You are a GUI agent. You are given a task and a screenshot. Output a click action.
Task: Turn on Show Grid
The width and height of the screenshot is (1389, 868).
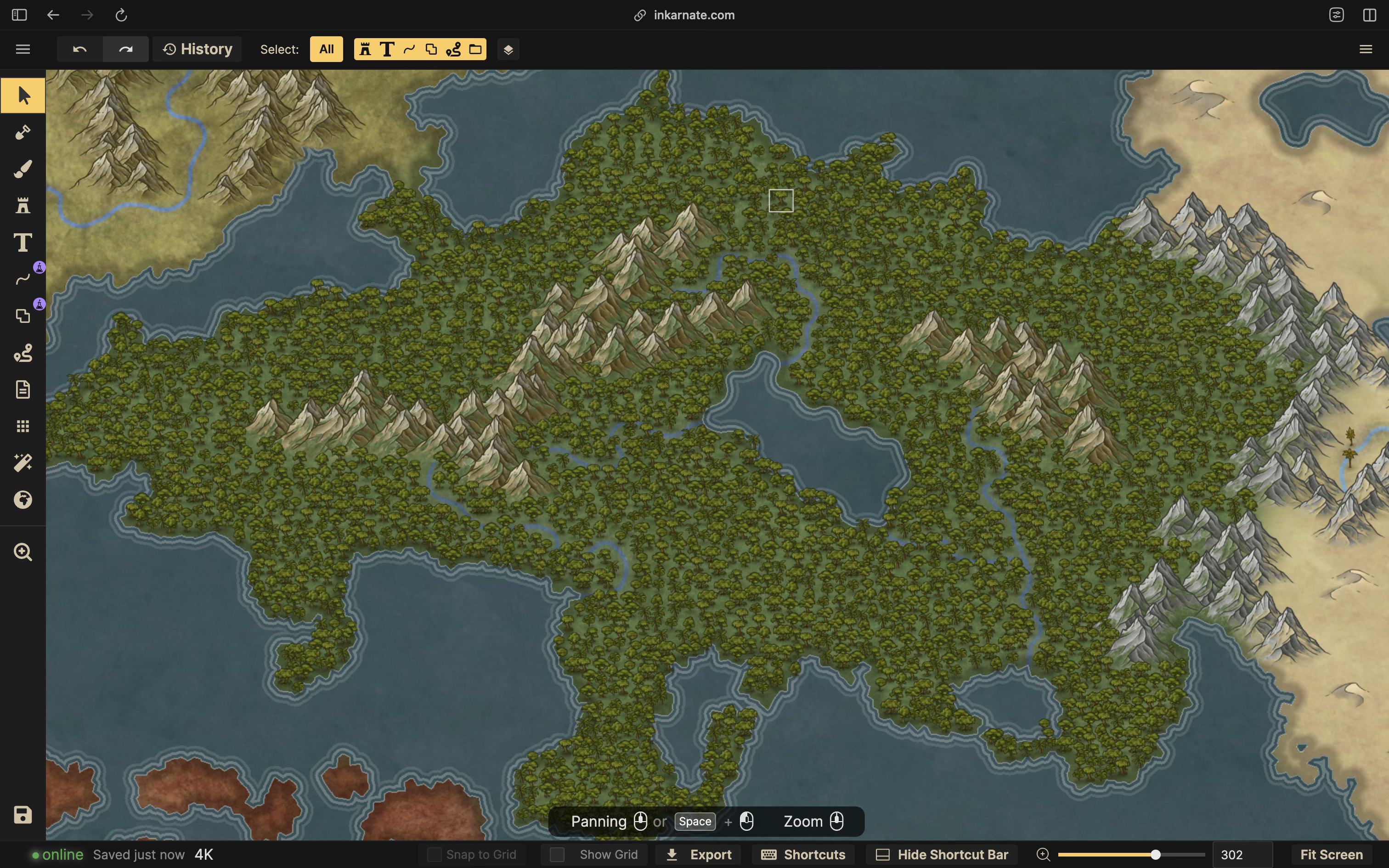tap(557, 854)
